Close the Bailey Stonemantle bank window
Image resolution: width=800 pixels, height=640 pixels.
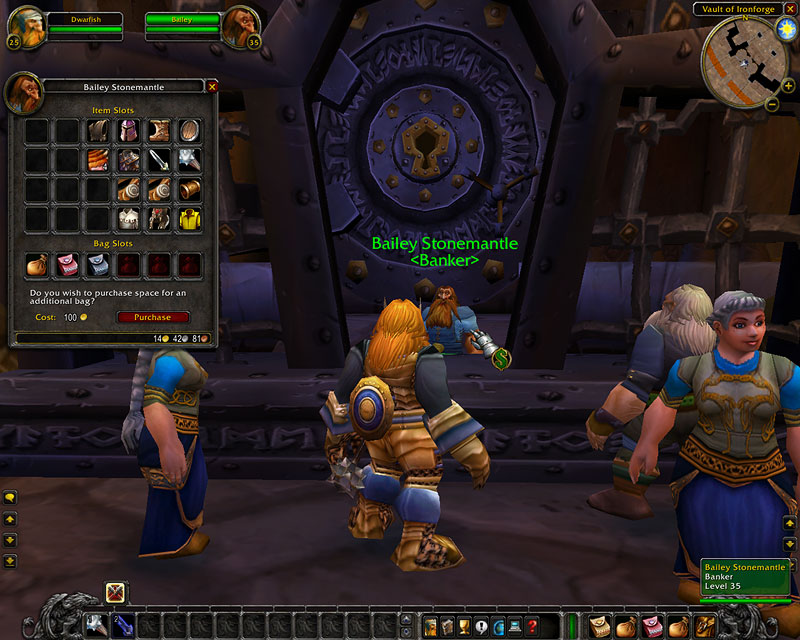coord(211,87)
